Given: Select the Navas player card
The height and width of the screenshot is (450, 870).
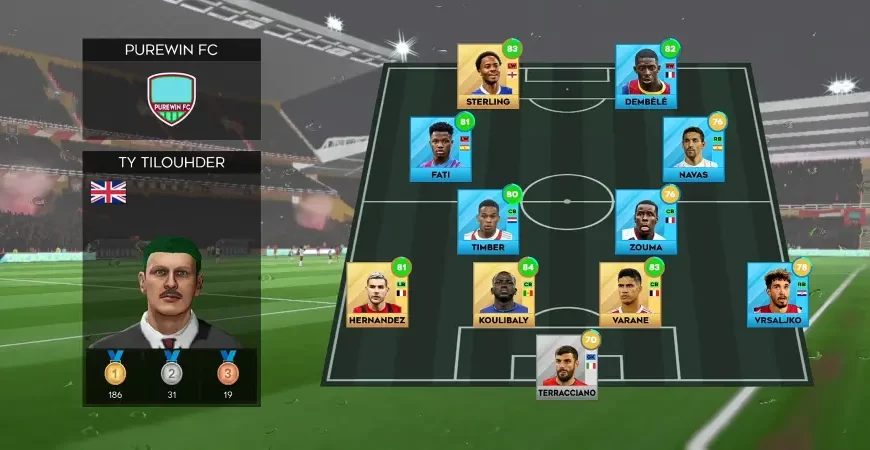Looking at the screenshot, I should click(693, 149).
